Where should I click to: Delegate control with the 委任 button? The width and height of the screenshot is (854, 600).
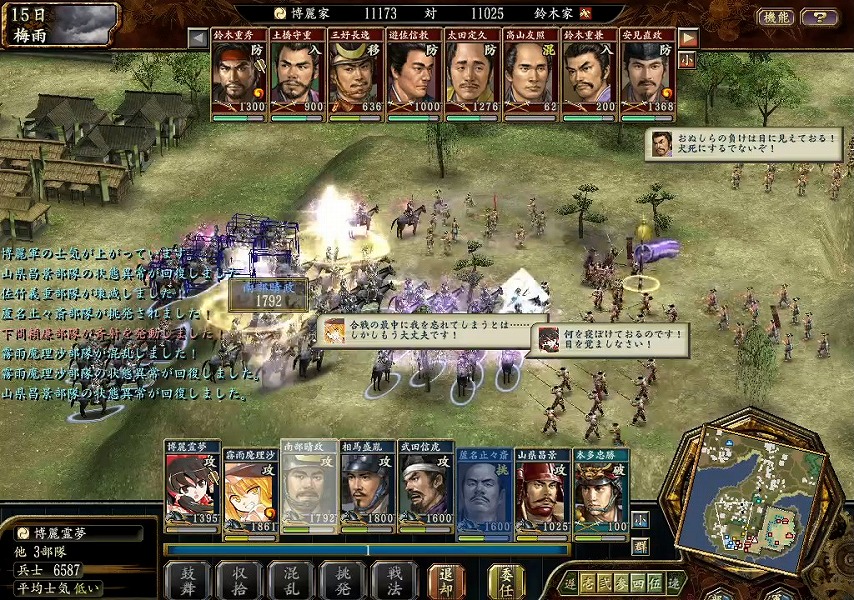(x=506, y=579)
